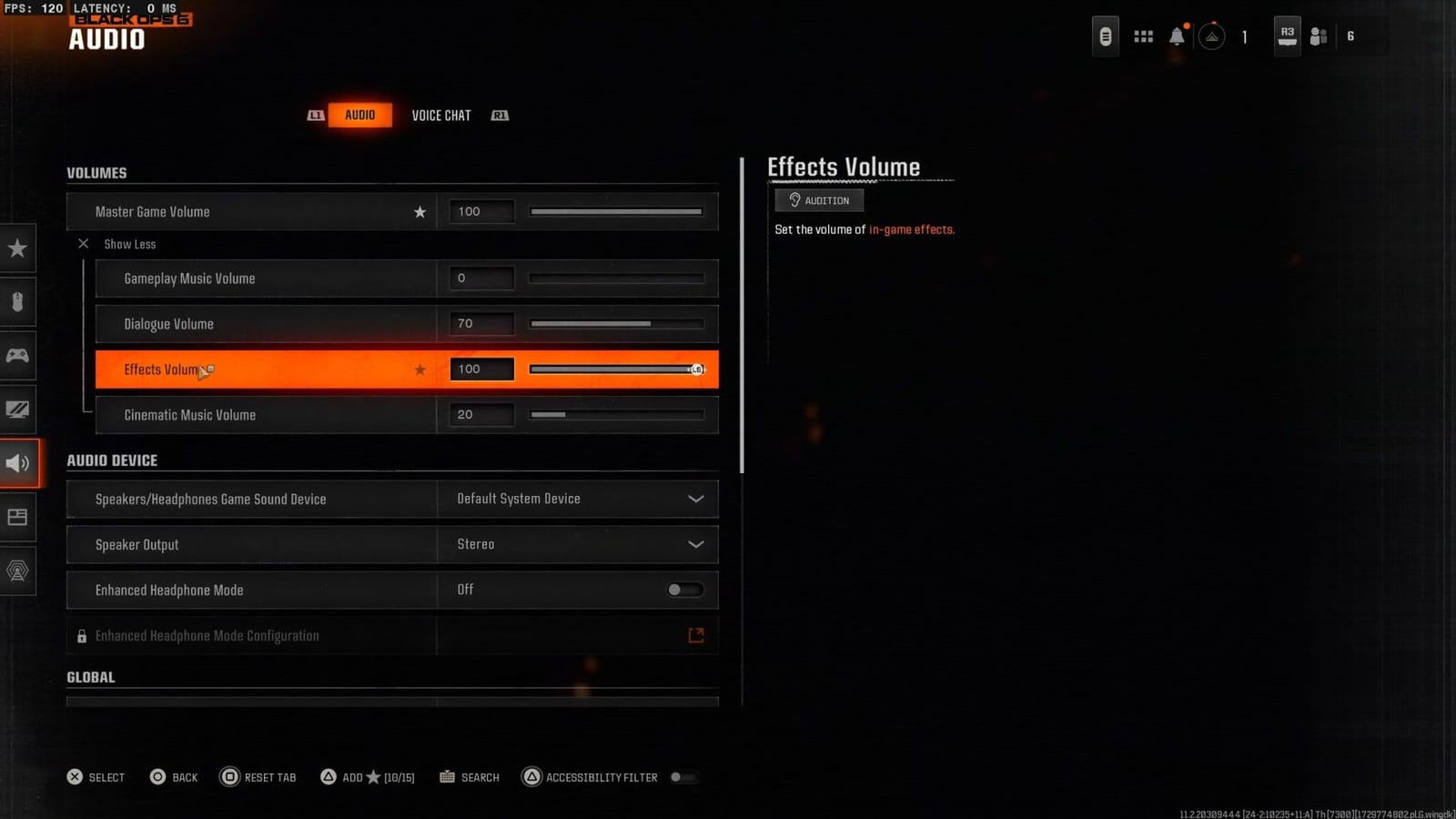Open the mouse settings sidebar icon
This screenshot has height=819, width=1456.
click(18, 302)
